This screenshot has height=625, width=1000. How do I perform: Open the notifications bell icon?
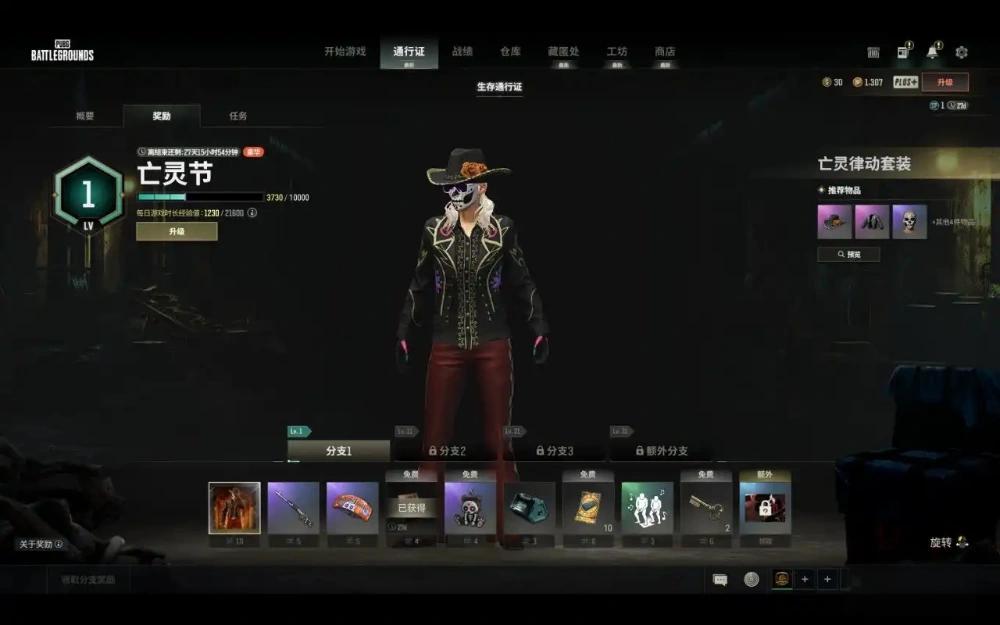click(x=932, y=52)
